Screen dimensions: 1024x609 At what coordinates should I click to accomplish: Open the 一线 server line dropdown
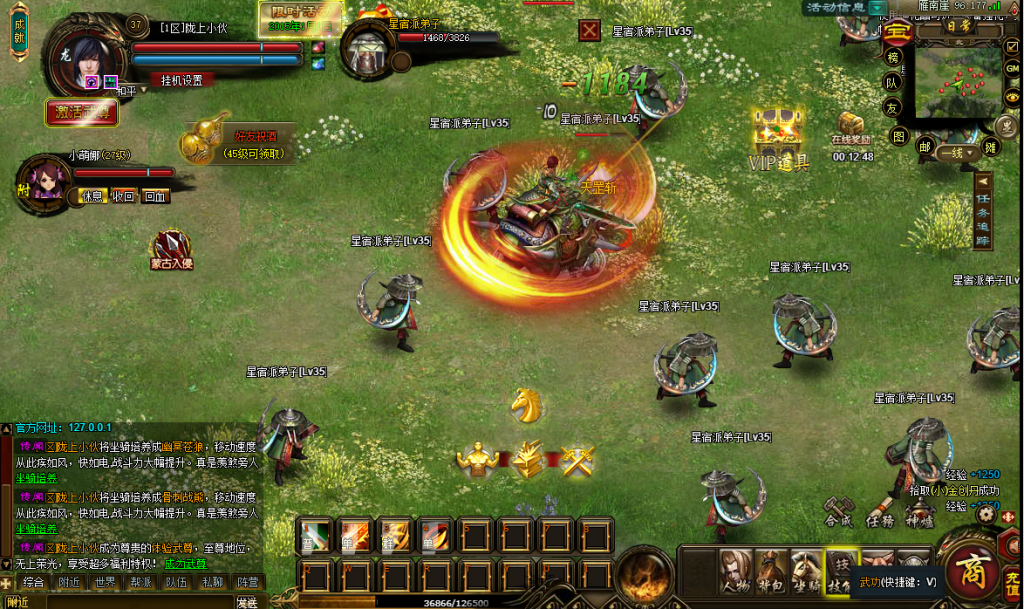point(958,153)
